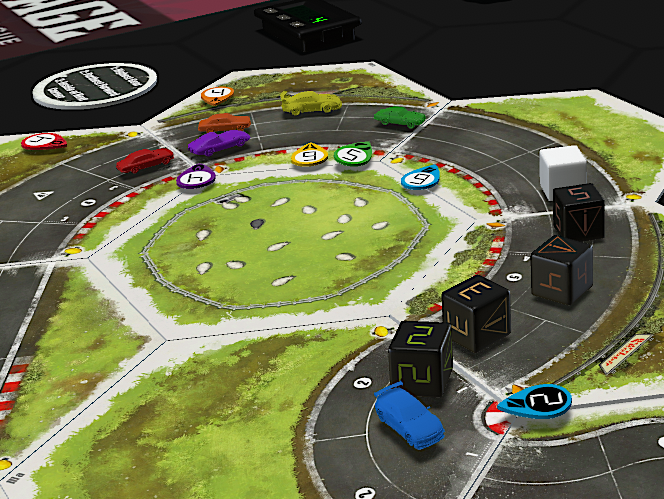Select the orange car piece

pyautogui.click(x=224, y=122)
